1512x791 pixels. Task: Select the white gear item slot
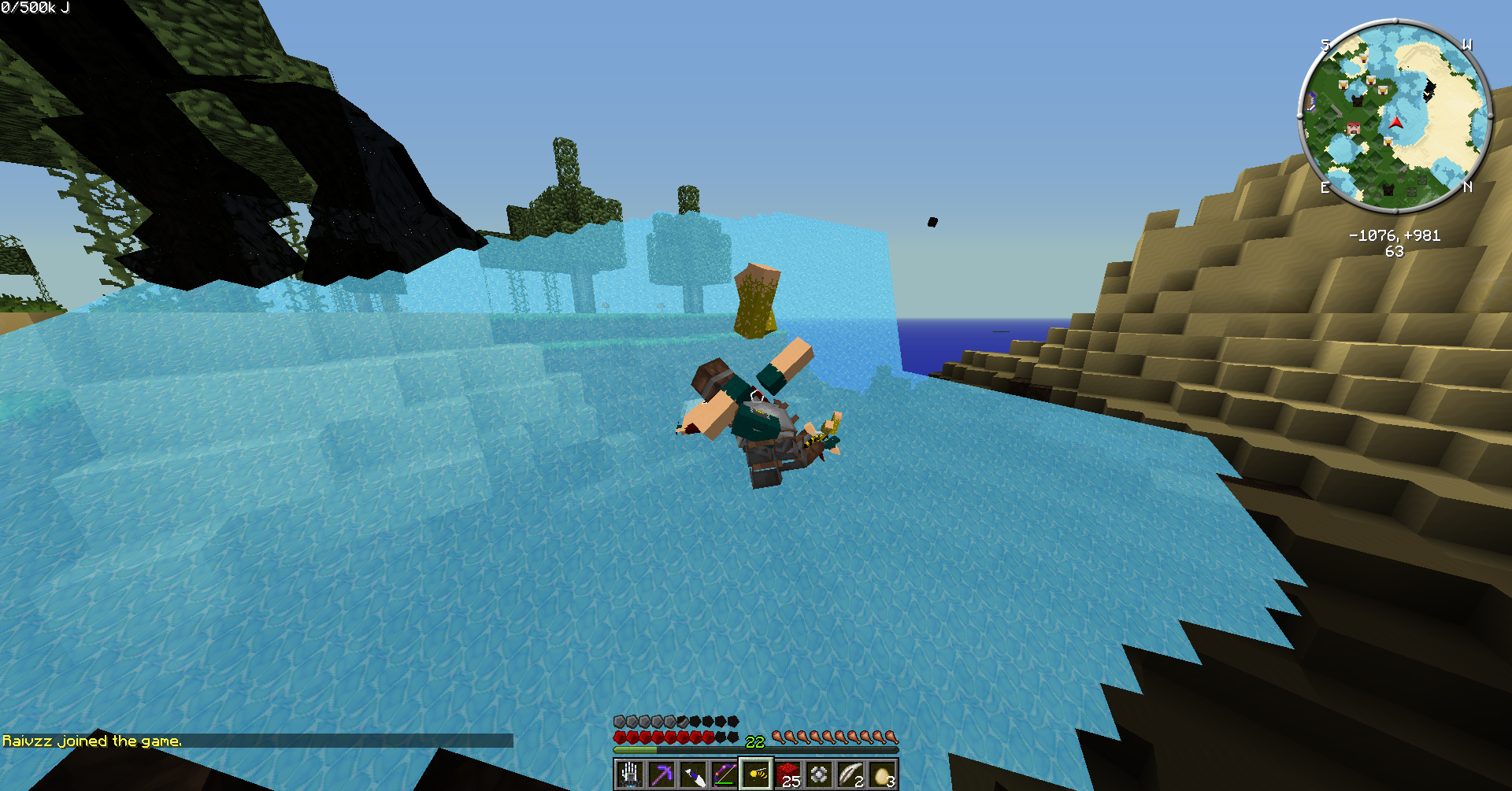pyautogui.click(x=819, y=774)
